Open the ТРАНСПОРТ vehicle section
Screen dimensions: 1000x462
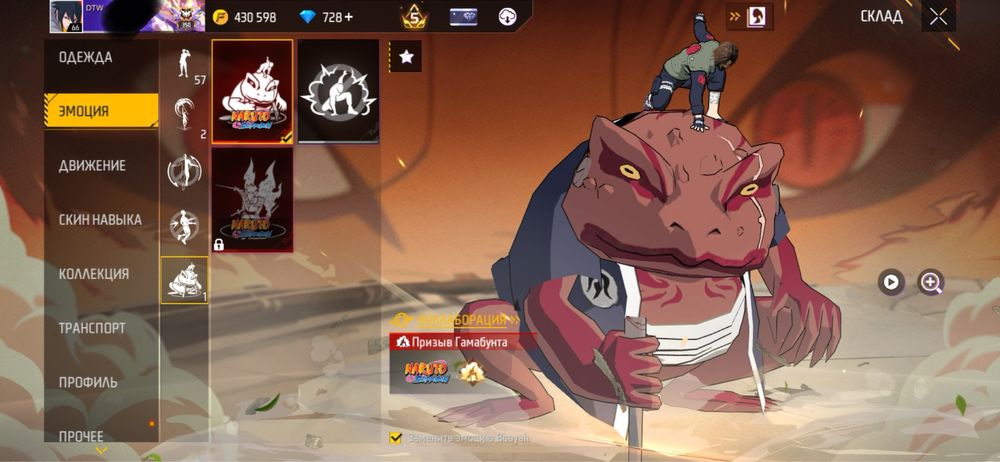click(92, 327)
